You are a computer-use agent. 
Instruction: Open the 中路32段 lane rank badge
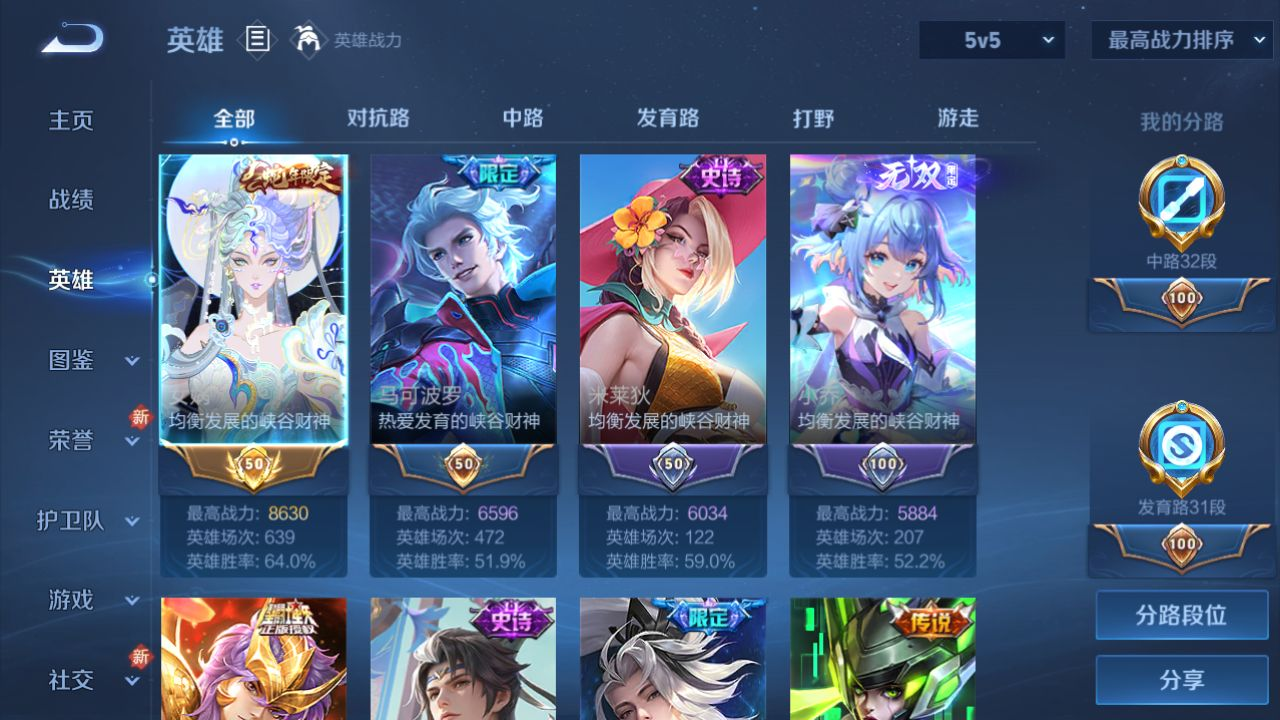click(x=1181, y=205)
